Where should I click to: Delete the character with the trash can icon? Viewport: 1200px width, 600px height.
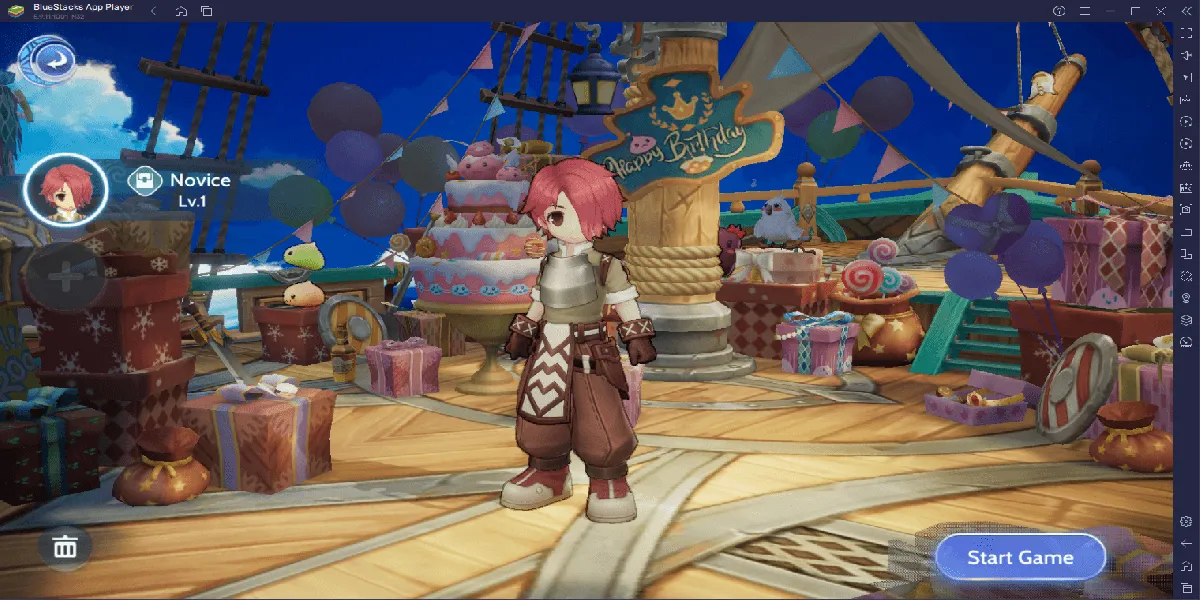coord(65,547)
